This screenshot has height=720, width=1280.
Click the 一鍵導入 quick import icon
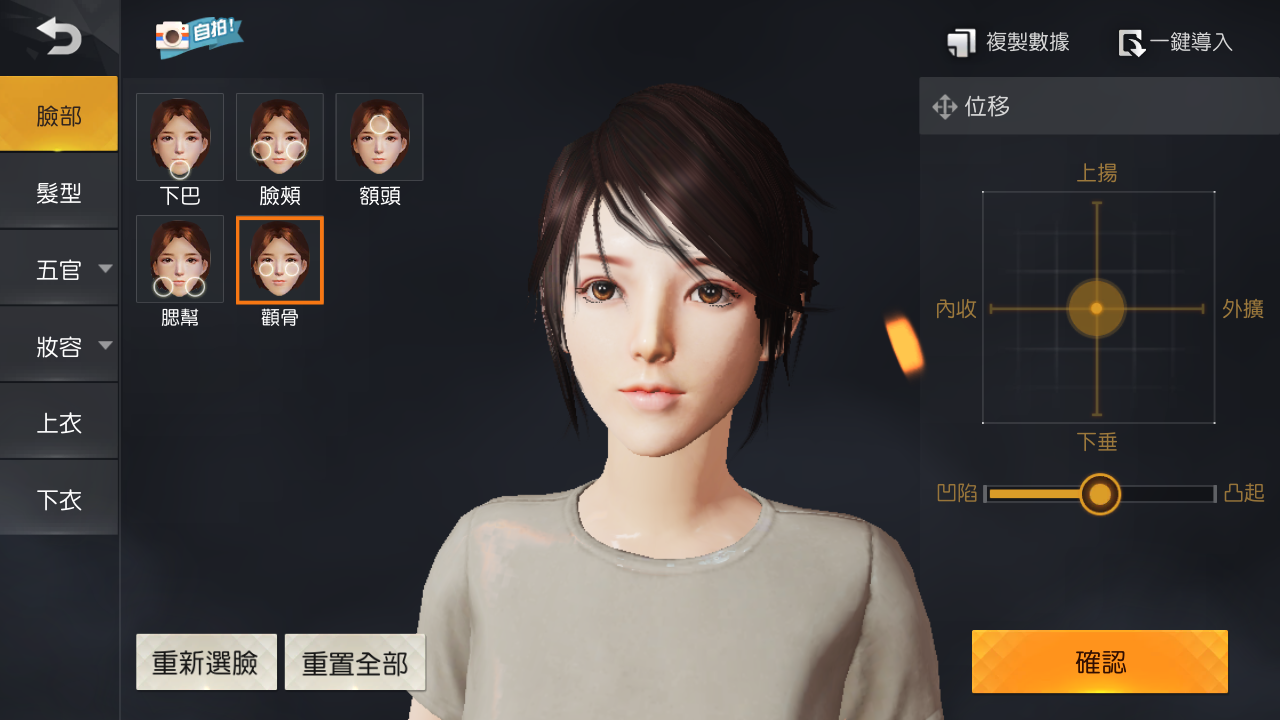(1133, 44)
